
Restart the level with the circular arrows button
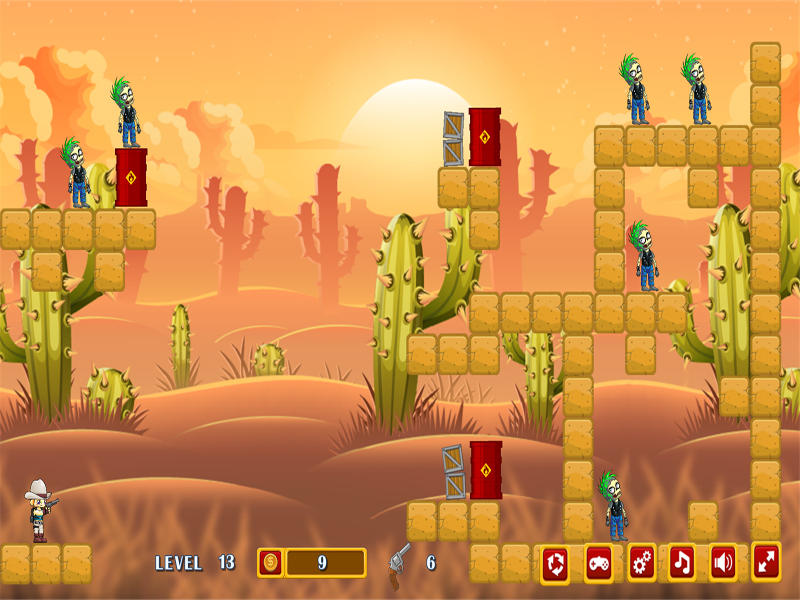coord(556,563)
